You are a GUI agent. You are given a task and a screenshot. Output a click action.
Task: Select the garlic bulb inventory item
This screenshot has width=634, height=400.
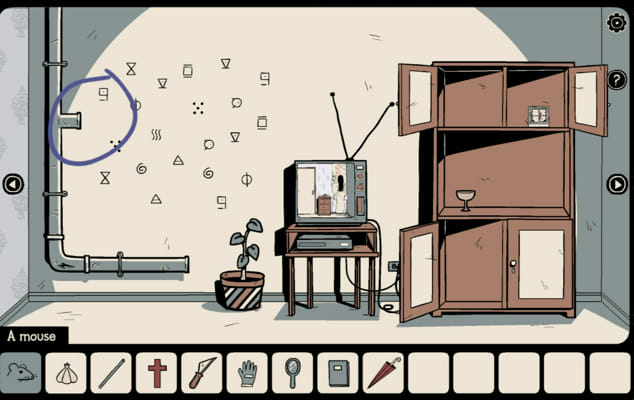(66, 373)
